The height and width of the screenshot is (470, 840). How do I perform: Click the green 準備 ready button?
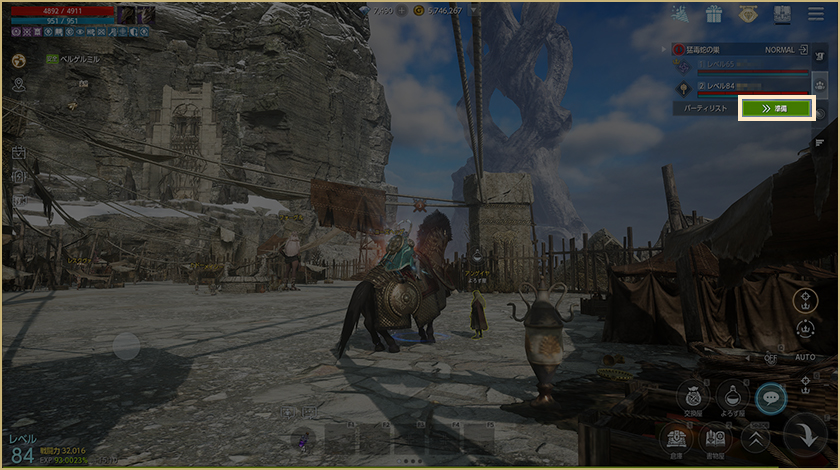(776, 108)
